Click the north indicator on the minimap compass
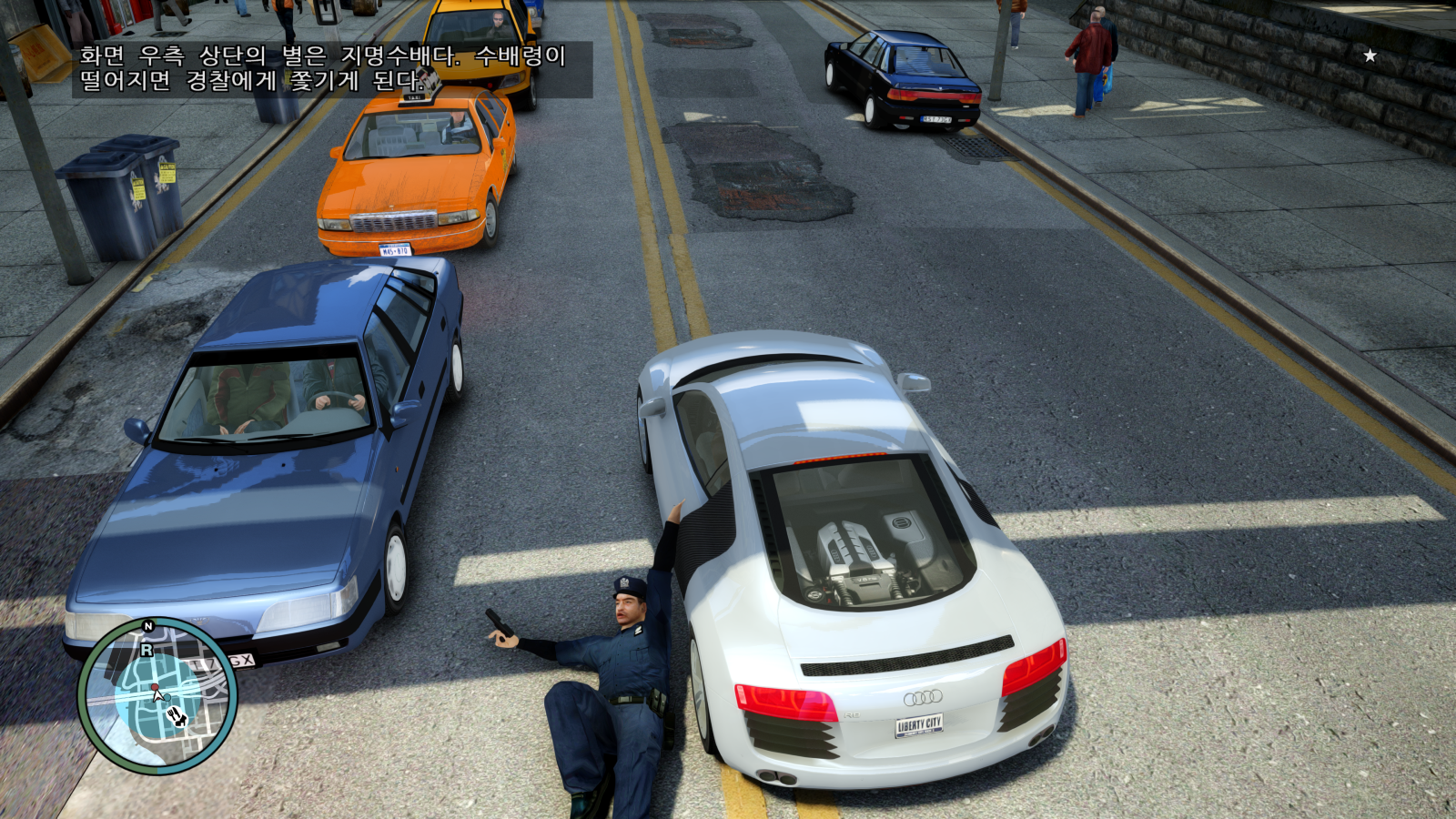The width and height of the screenshot is (1456, 819). point(147,626)
